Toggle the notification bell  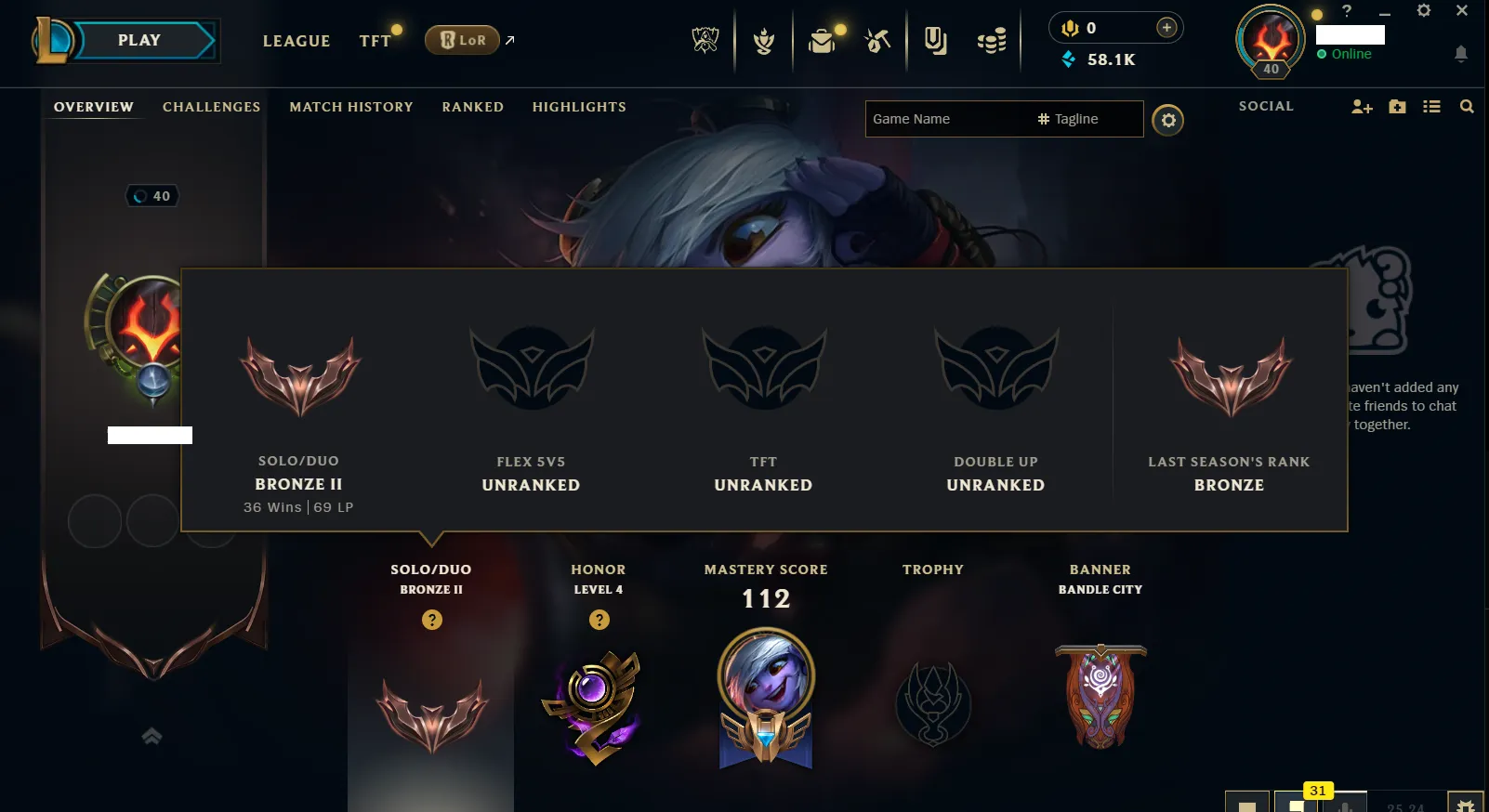1459,55
